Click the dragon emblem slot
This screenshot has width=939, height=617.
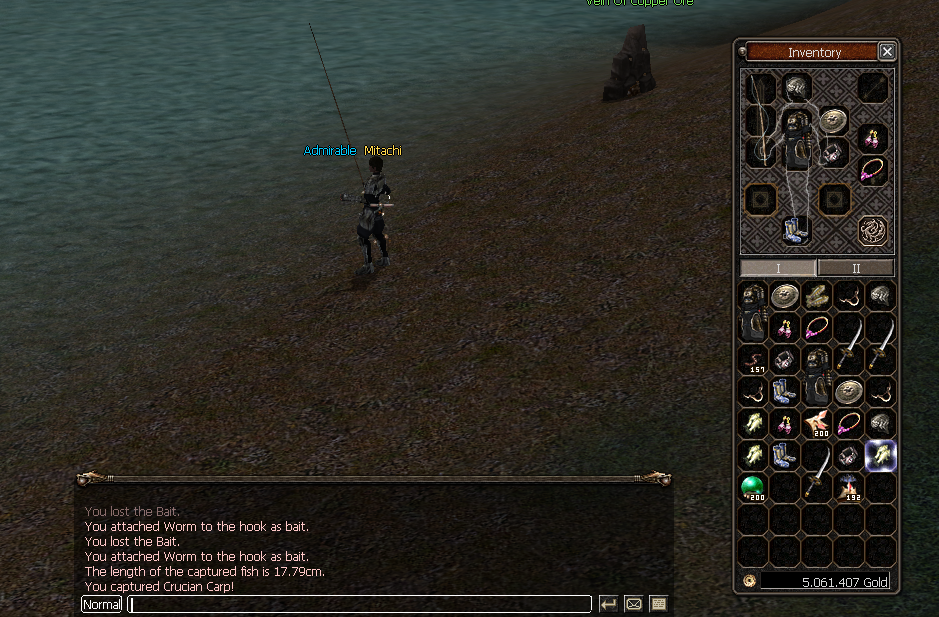point(873,231)
